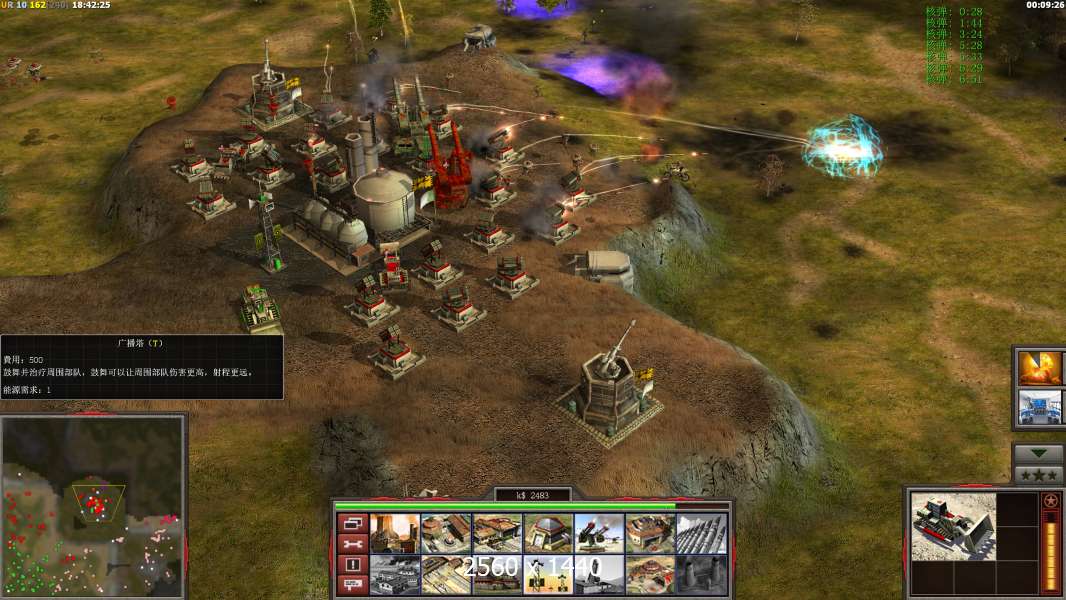Select the nuclear reactor build icon

tap(395, 534)
